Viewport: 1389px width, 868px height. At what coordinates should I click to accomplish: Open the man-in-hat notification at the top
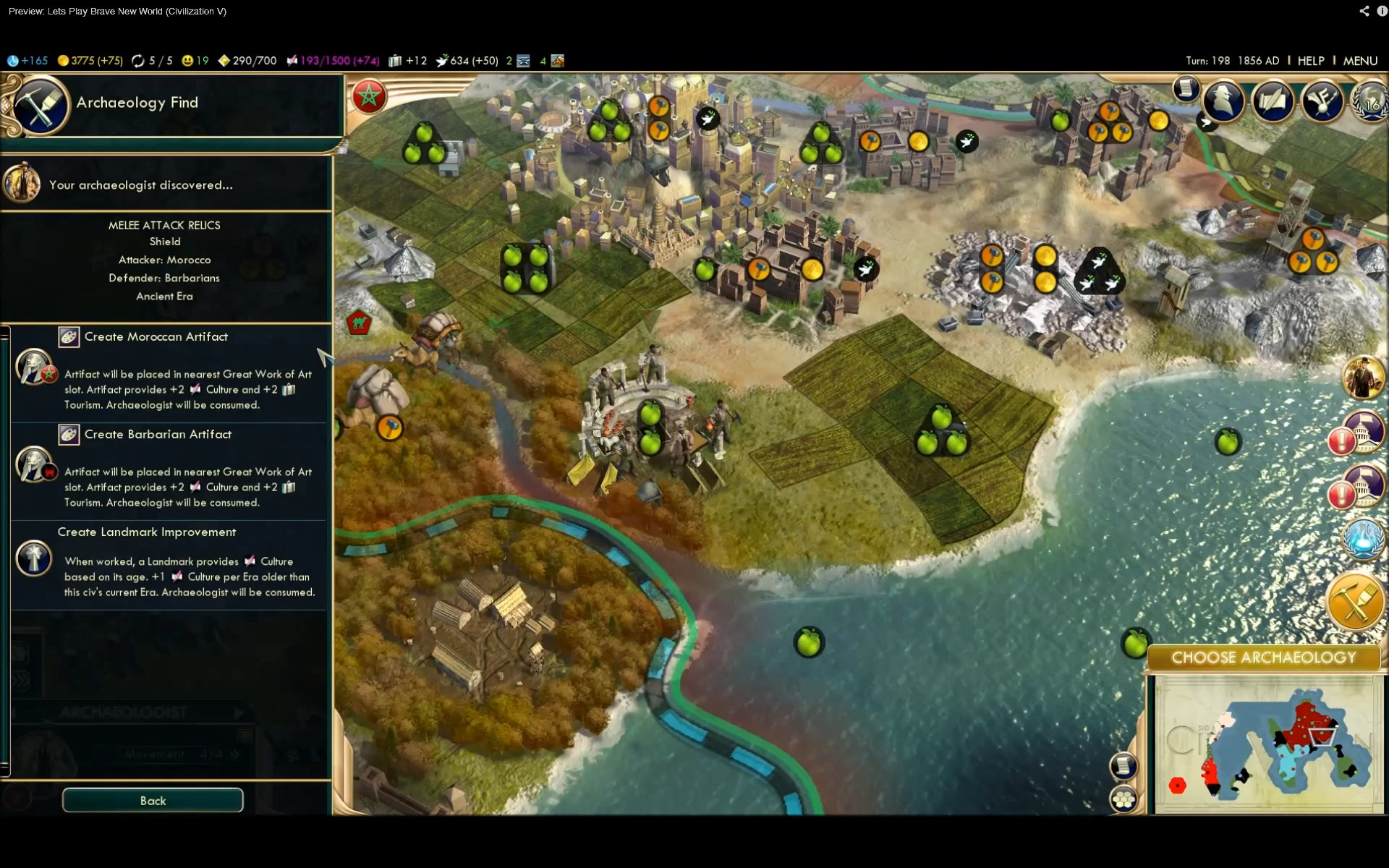click(x=1363, y=378)
